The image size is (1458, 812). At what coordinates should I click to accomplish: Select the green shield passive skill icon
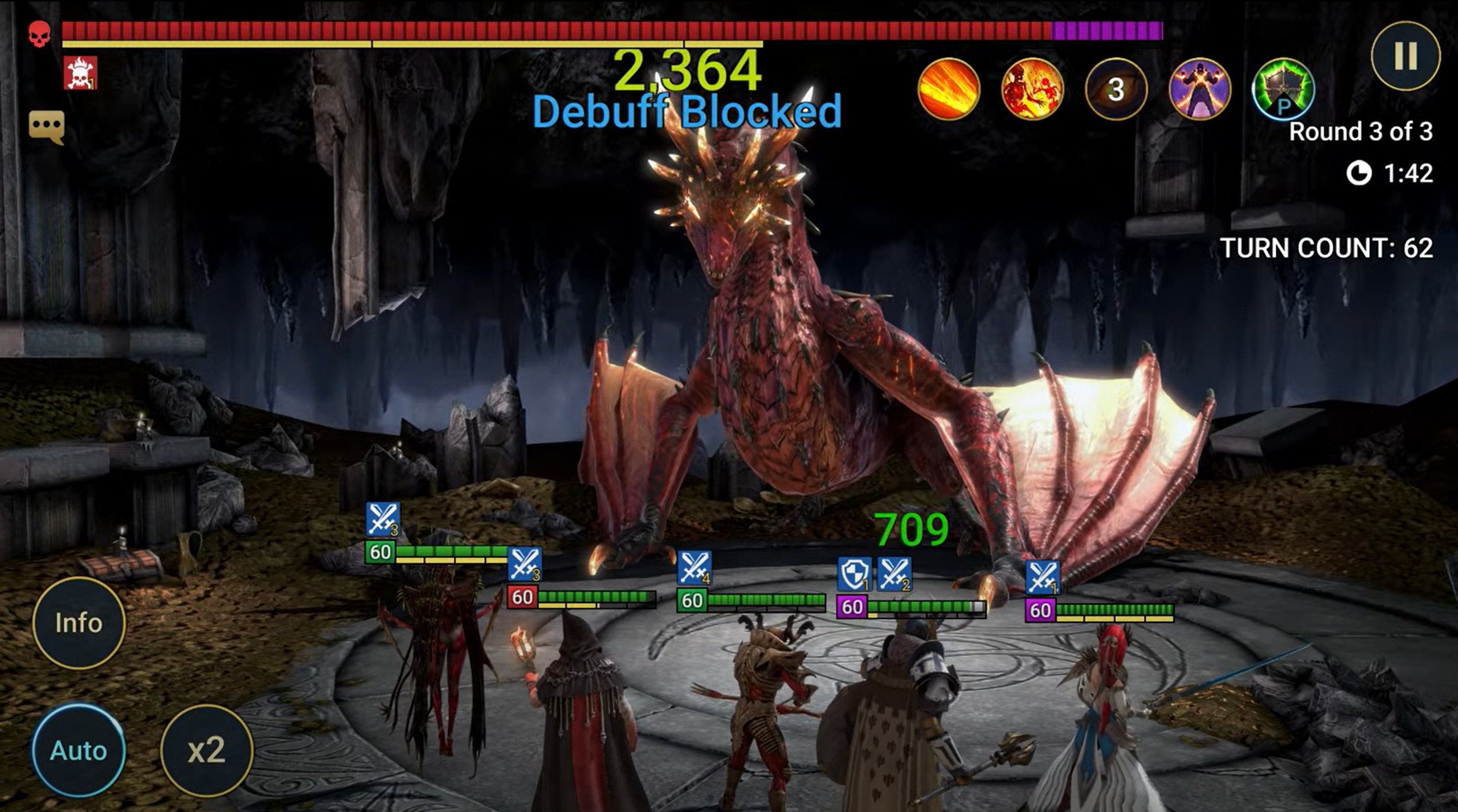1283,90
